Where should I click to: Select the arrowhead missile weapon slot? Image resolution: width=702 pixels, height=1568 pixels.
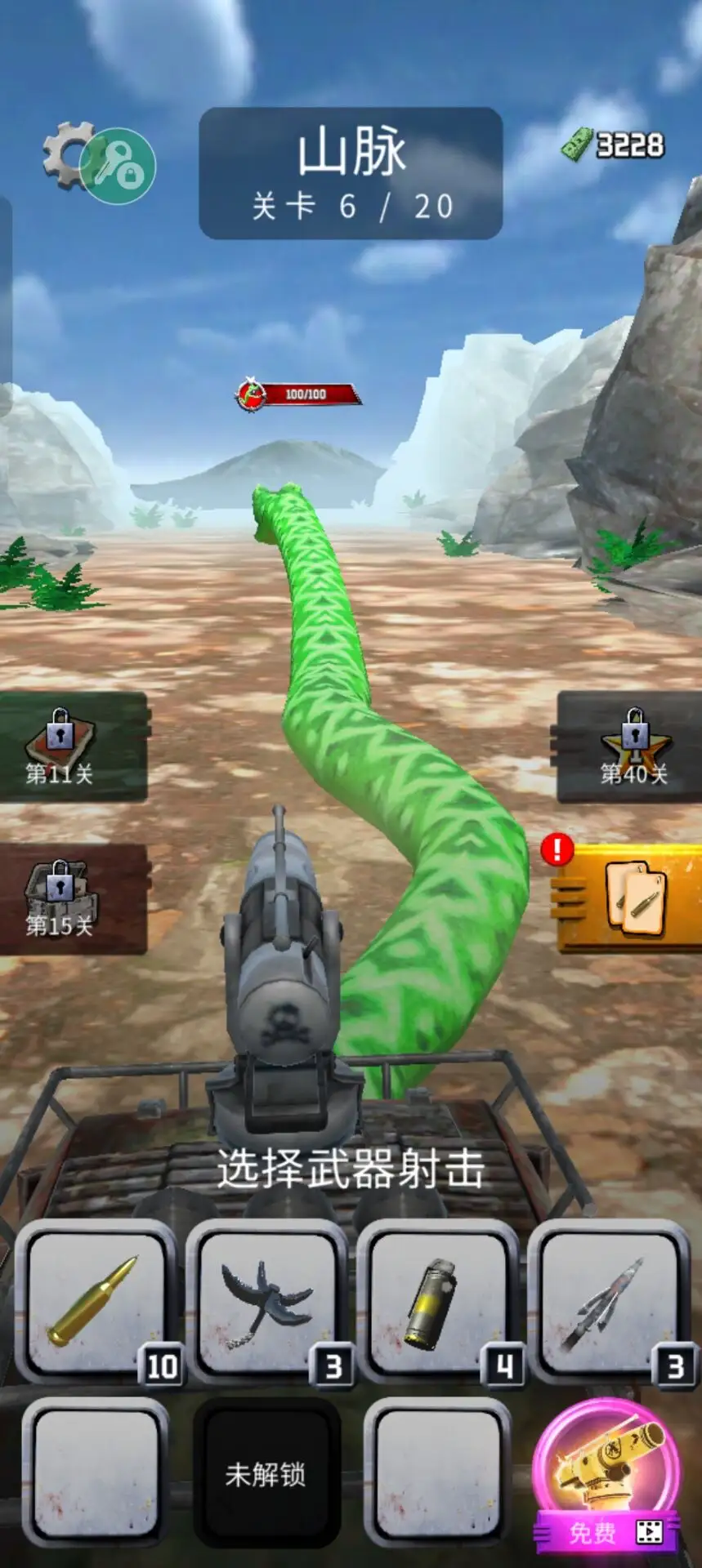(x=608, y=1303)
